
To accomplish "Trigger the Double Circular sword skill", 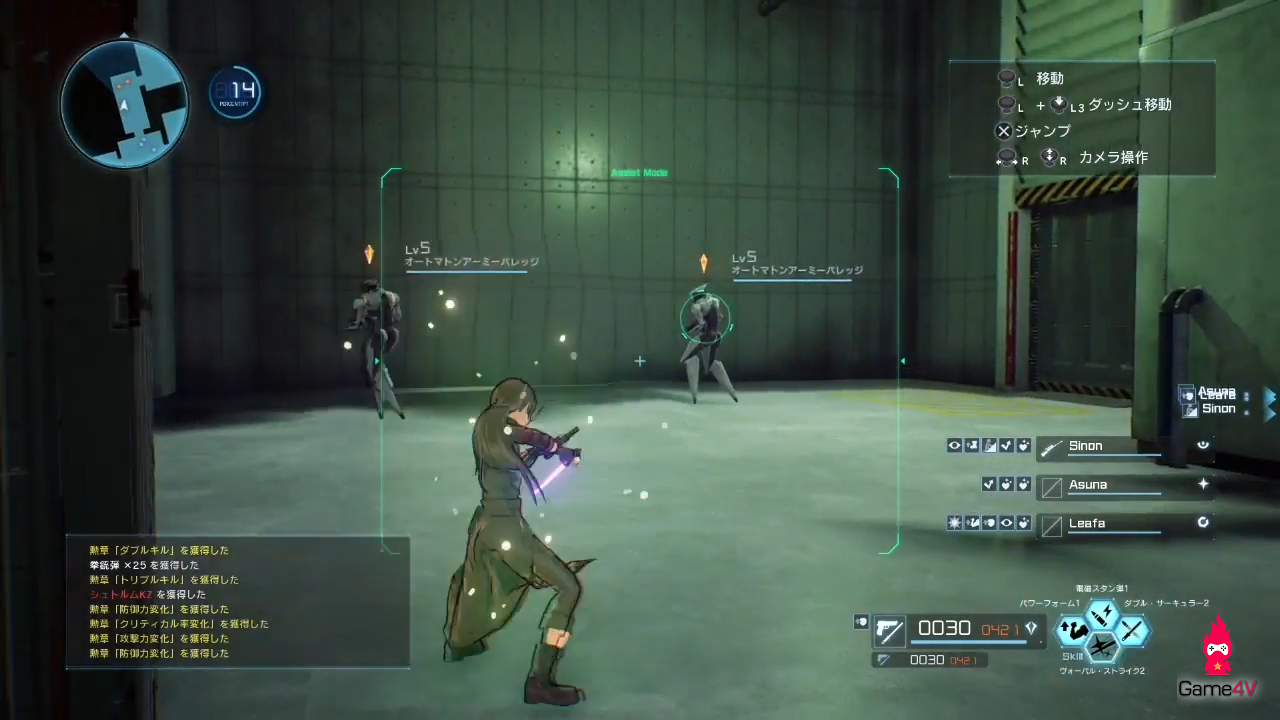I will click(x=1131, y=630).
